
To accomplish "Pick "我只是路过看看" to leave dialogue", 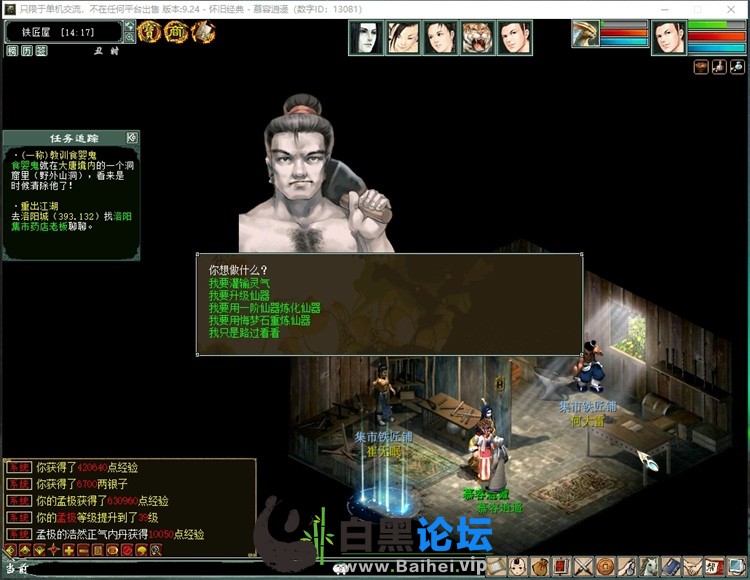I will click(x=244, y=332).
